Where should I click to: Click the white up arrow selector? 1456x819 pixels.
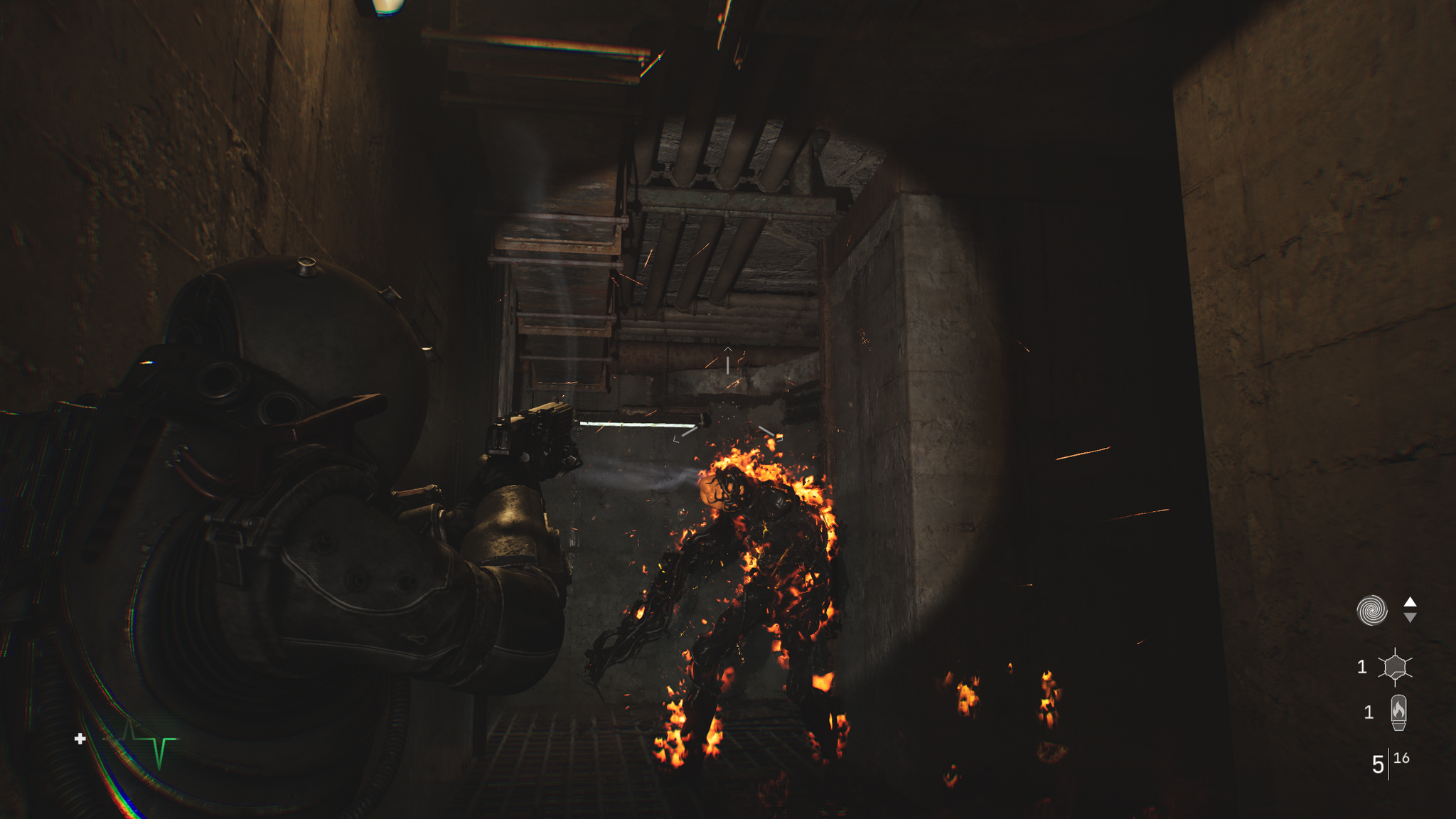pyautogui.click(x=1410, y=601)
